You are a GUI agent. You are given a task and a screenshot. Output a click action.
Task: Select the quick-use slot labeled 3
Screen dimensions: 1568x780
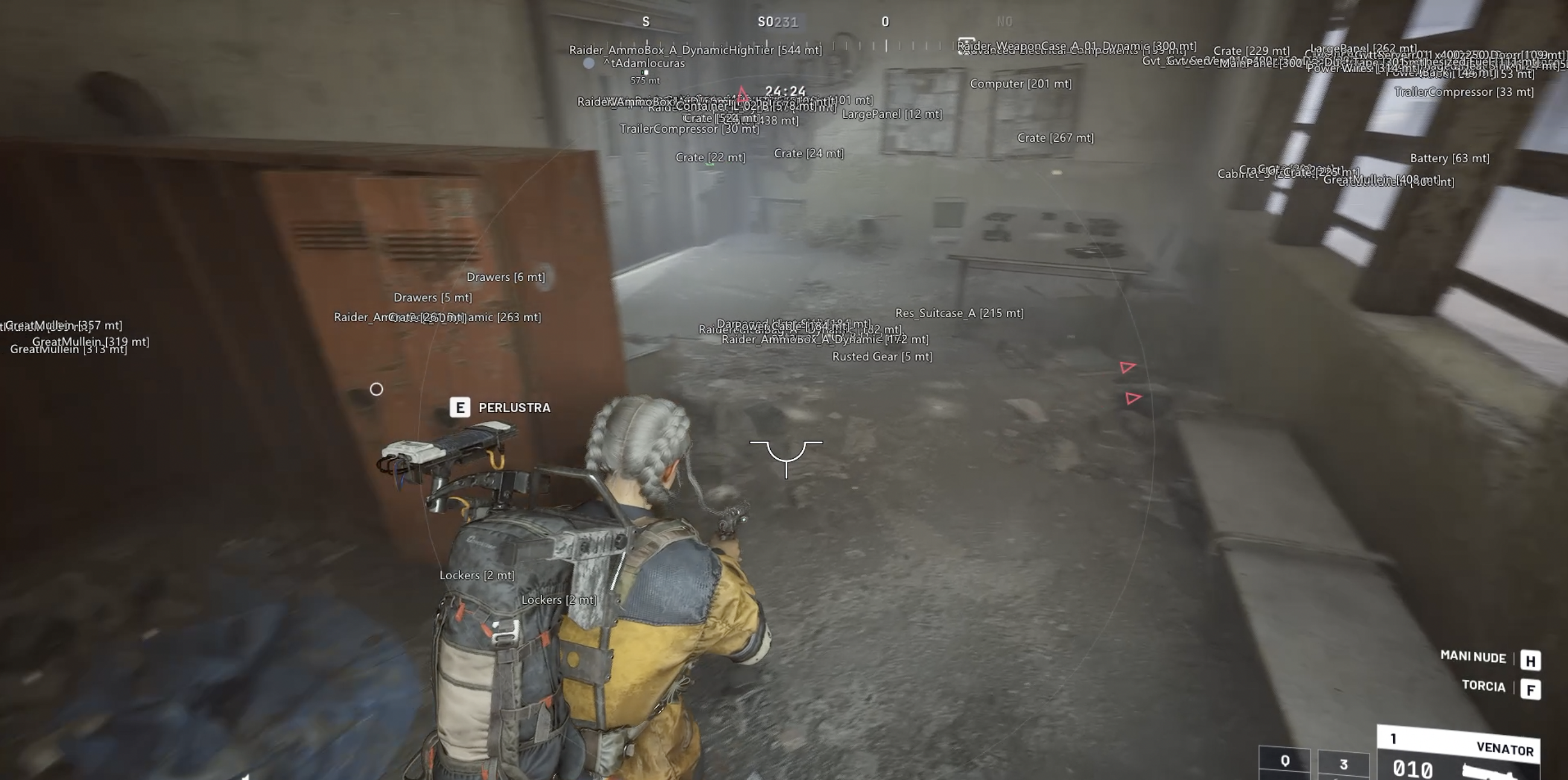[1343, 764]
